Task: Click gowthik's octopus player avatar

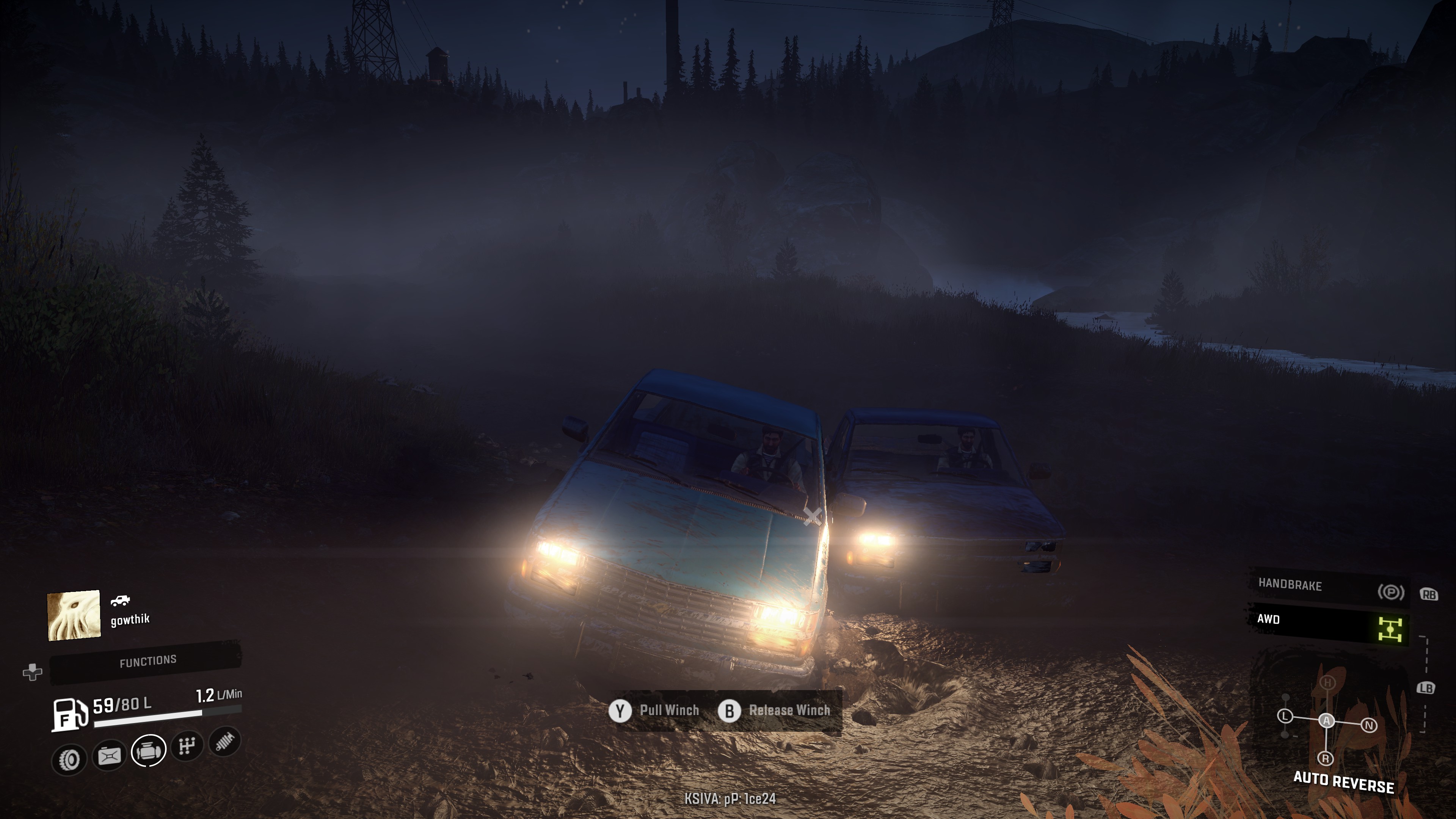Action: coord(74,615)
